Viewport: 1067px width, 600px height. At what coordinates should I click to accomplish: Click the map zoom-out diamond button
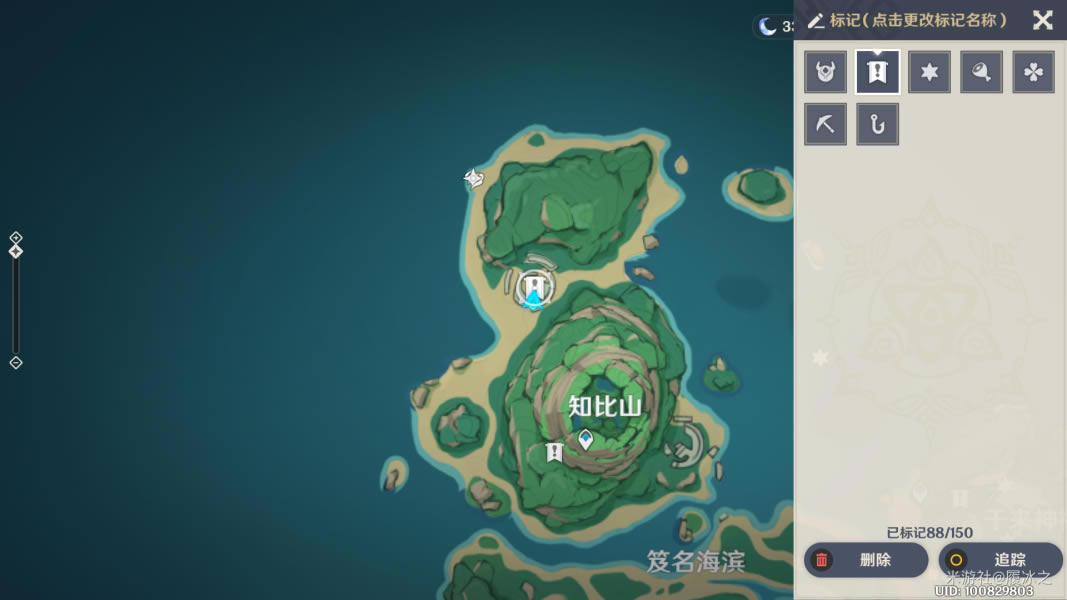(x=16, y=363)
